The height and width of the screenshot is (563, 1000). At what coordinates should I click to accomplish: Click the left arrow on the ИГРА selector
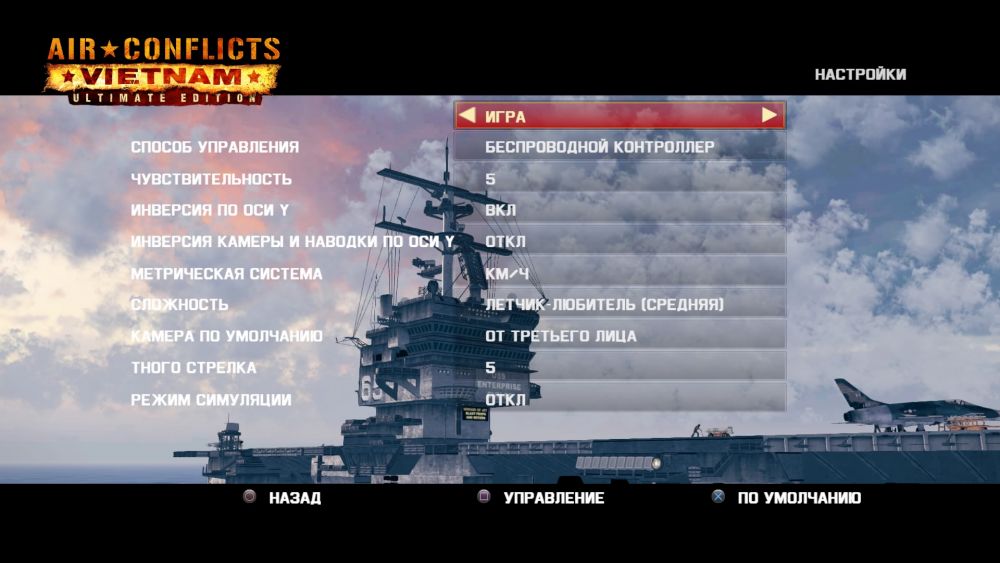click(x=466, y=116)
